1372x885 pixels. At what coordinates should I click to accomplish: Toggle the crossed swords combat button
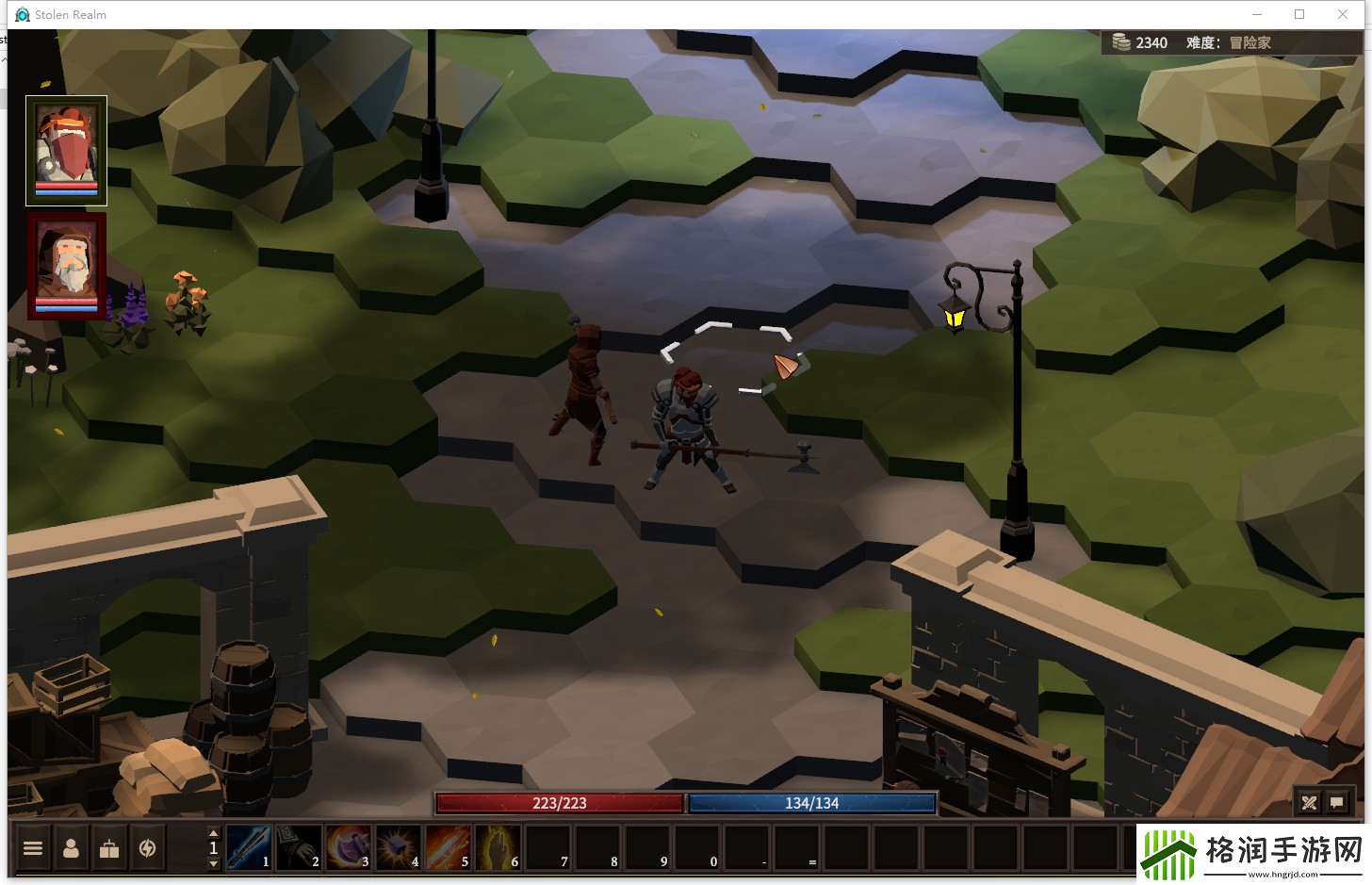(x=1309, y=803)
